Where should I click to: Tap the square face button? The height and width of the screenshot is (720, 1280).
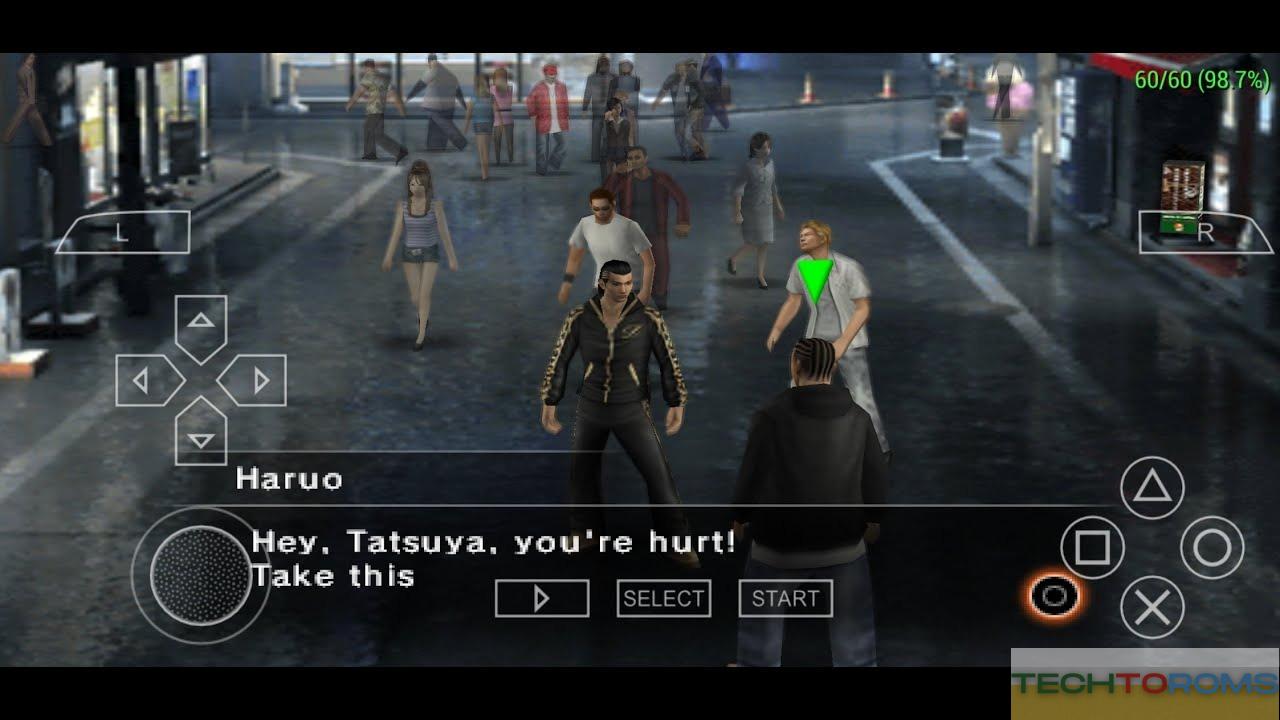point(1092,547)
